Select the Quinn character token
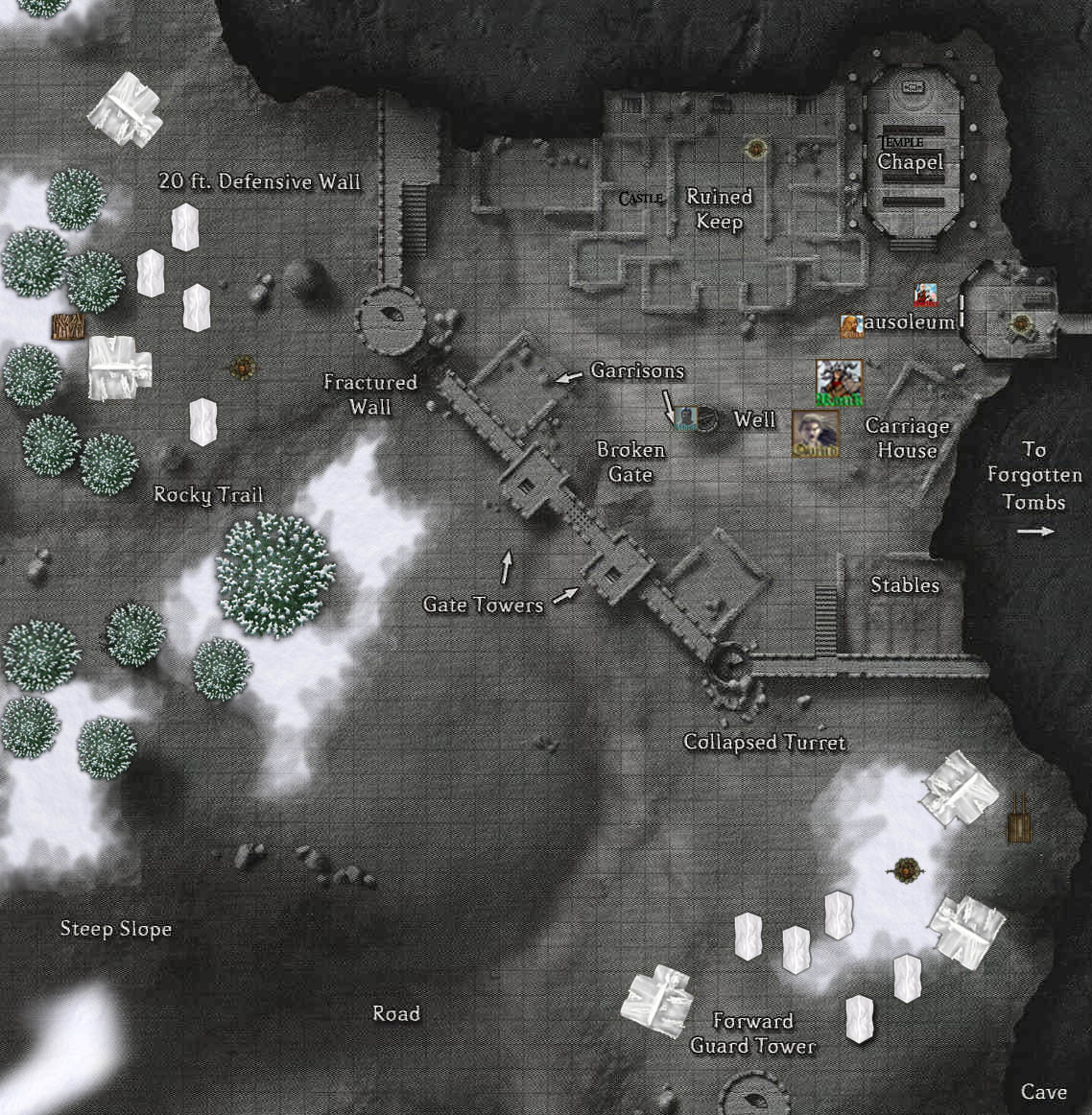This screenshot has width=1092, height=1115. coord(816,434)
